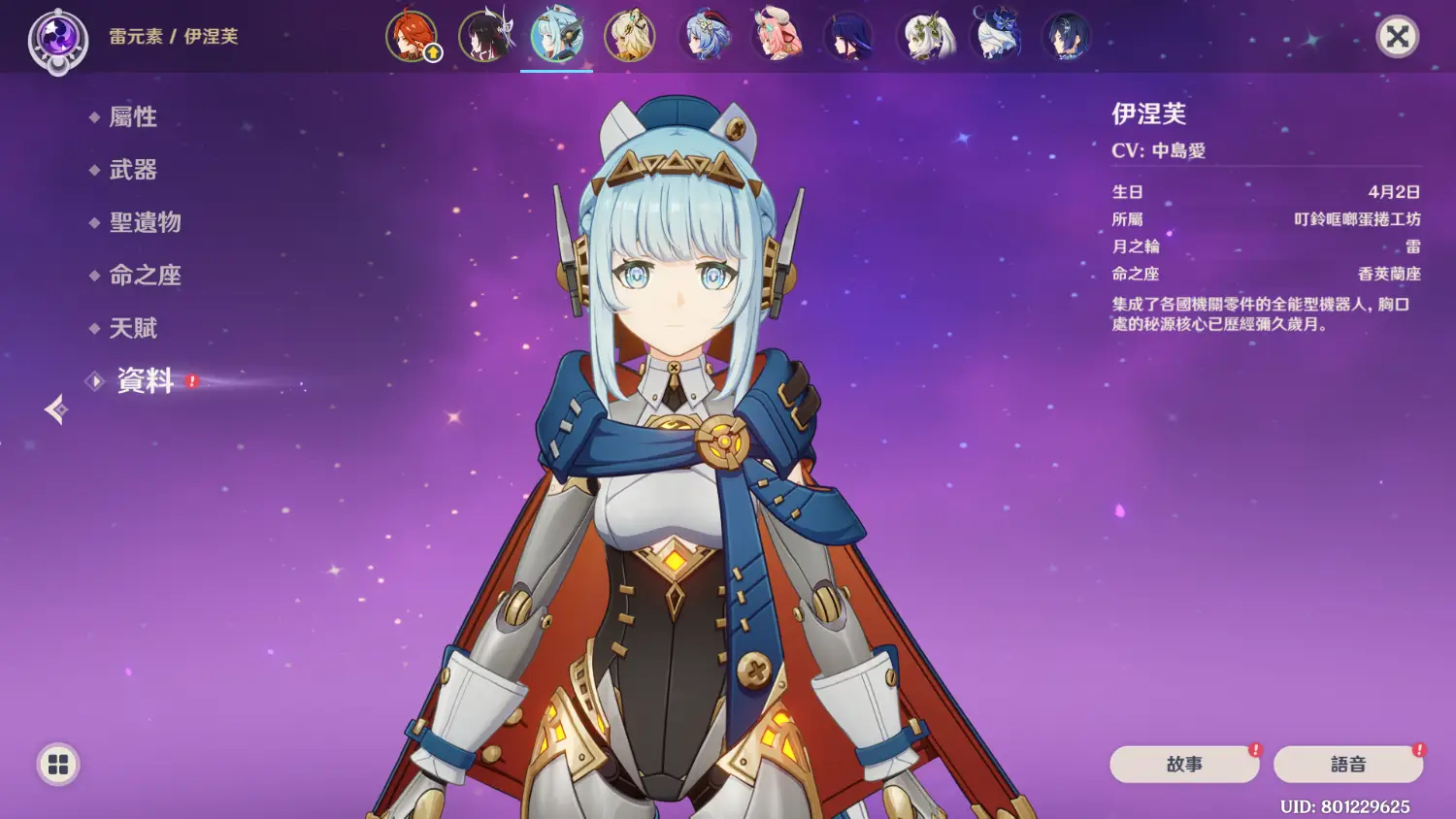Click the left arrow beside the menu
This screenshot has height=819, width=1456.
56,409
